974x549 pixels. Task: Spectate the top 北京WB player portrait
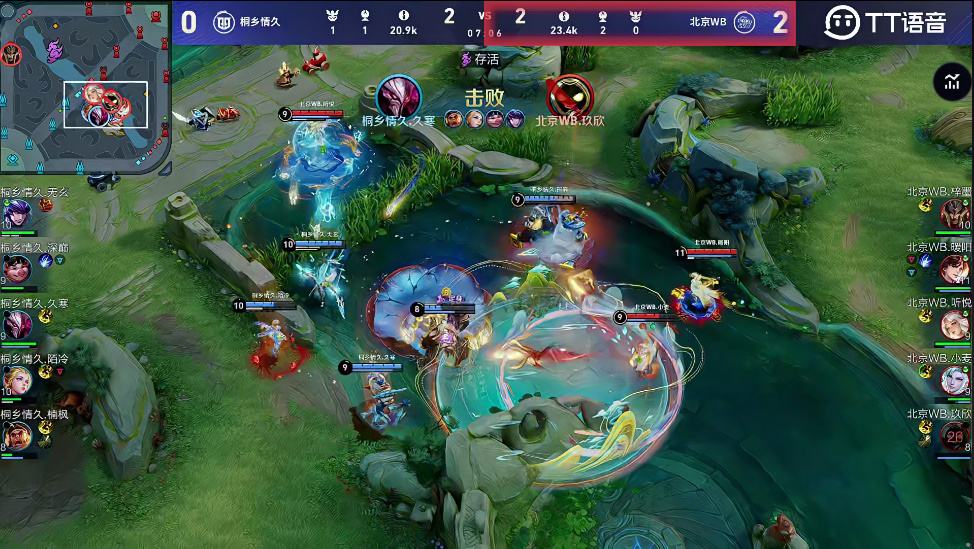[955, 213]
